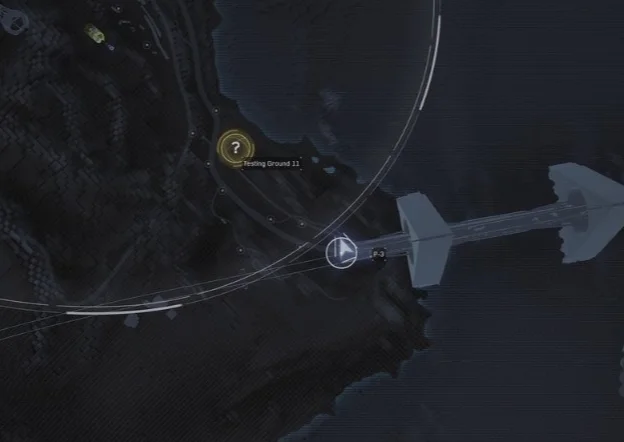Click the yellow-green vehicle marker on the map
624x442 pixels.
pos(95,35)
